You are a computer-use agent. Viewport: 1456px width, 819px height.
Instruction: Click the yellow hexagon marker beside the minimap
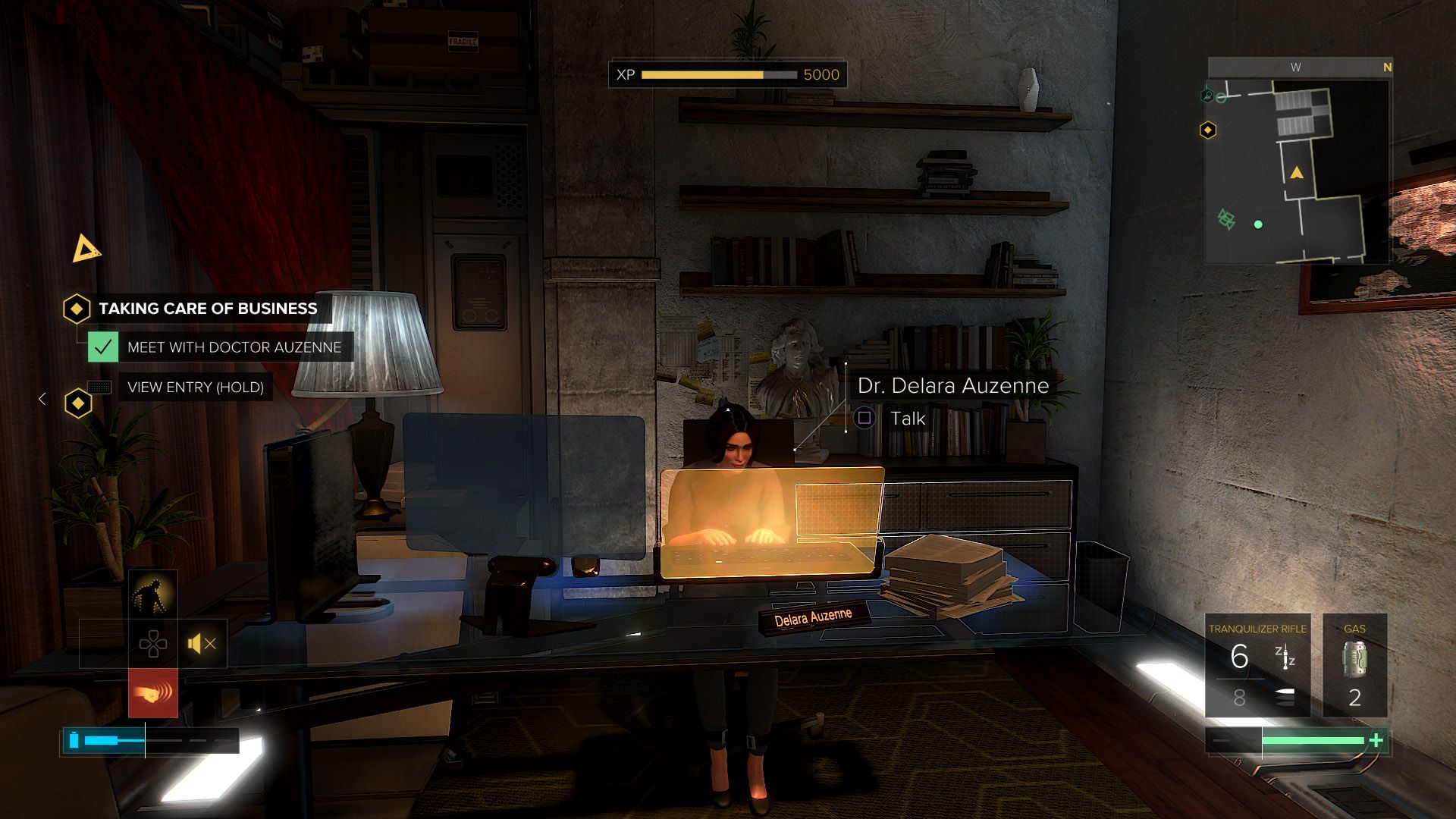(1208, 130)
